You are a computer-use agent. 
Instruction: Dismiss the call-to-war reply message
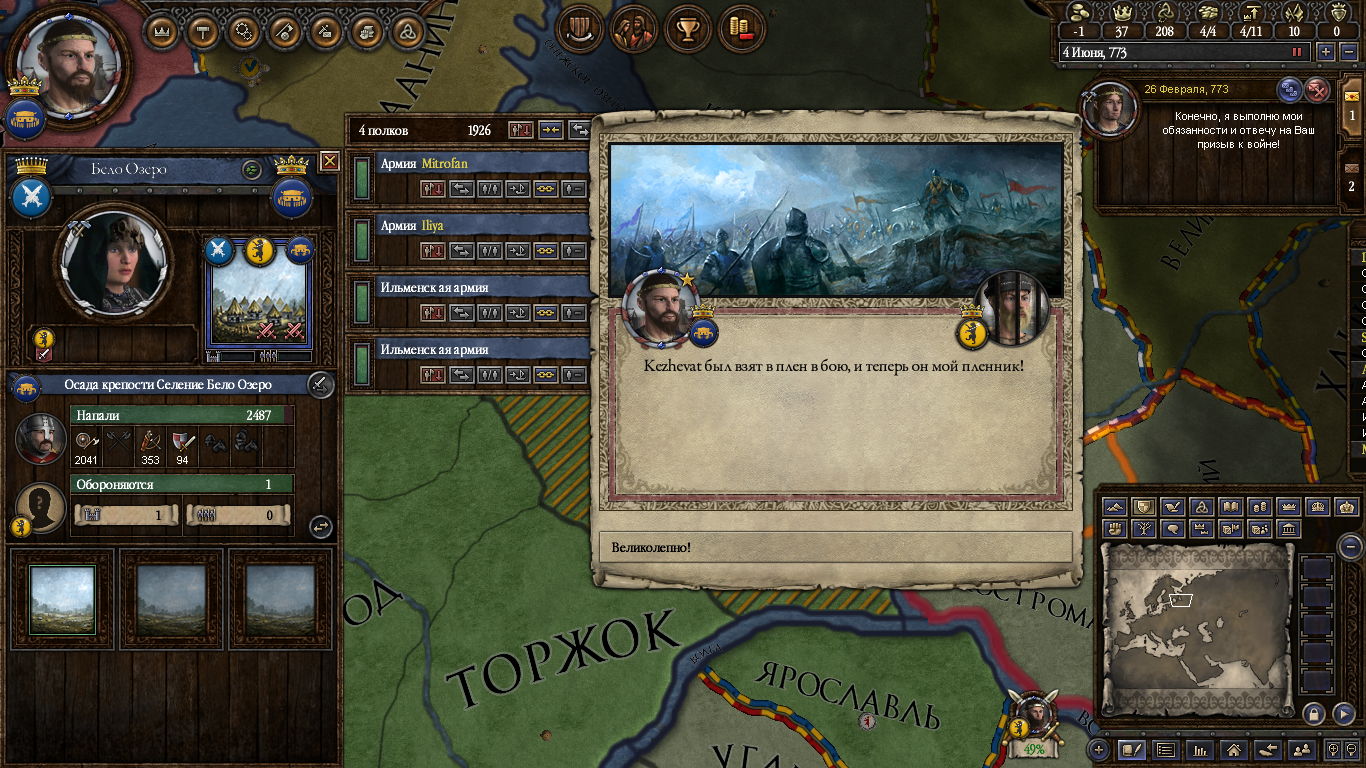click(1318, 90)
